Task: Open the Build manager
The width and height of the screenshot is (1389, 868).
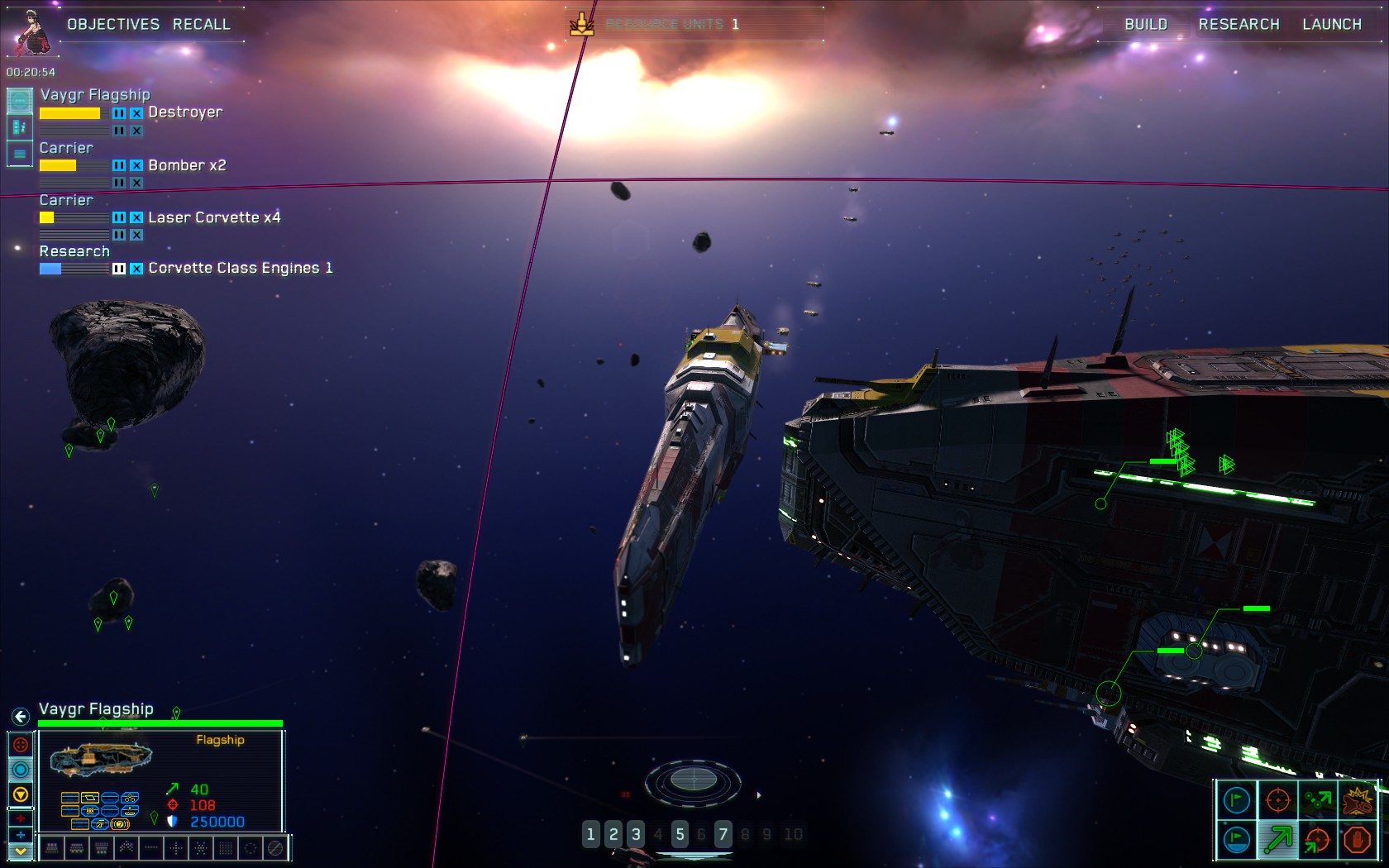Action: (x=1145, y=24)
